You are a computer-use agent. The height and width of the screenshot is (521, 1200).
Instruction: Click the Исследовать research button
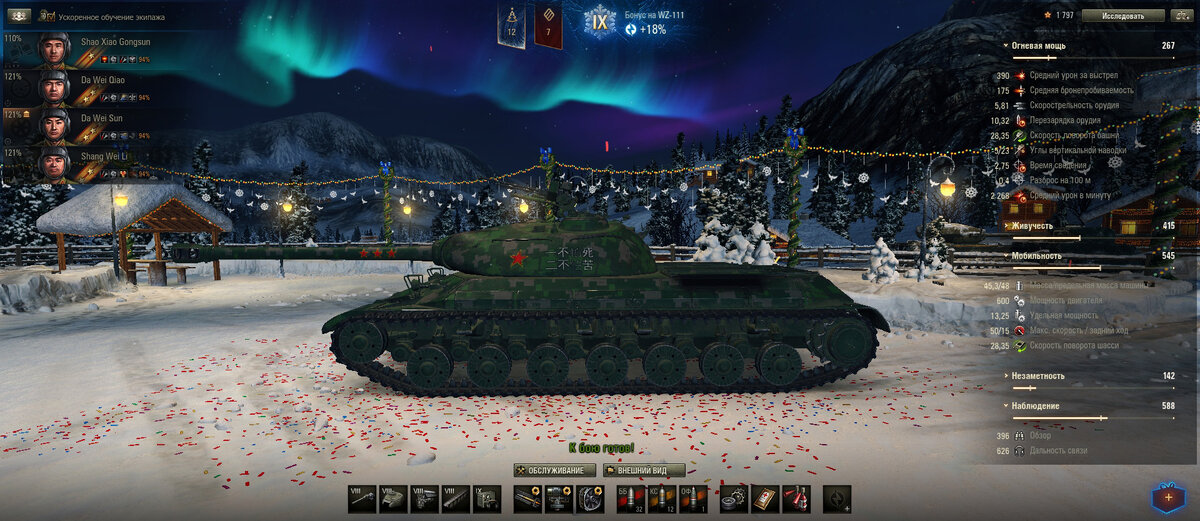(x=1123, y=16)
